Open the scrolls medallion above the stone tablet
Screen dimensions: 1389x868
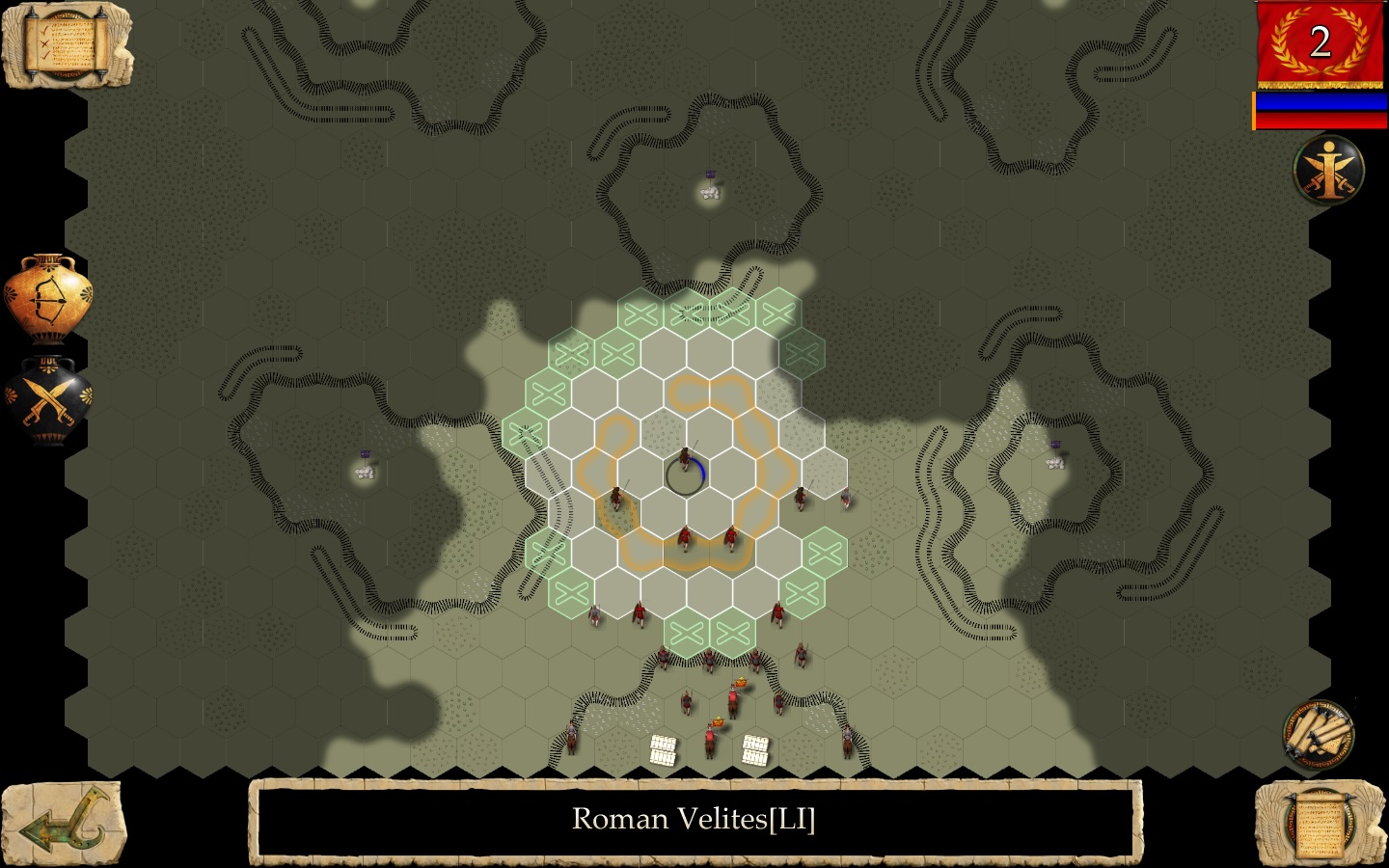pyautogui.click(x=1318, y=735)
